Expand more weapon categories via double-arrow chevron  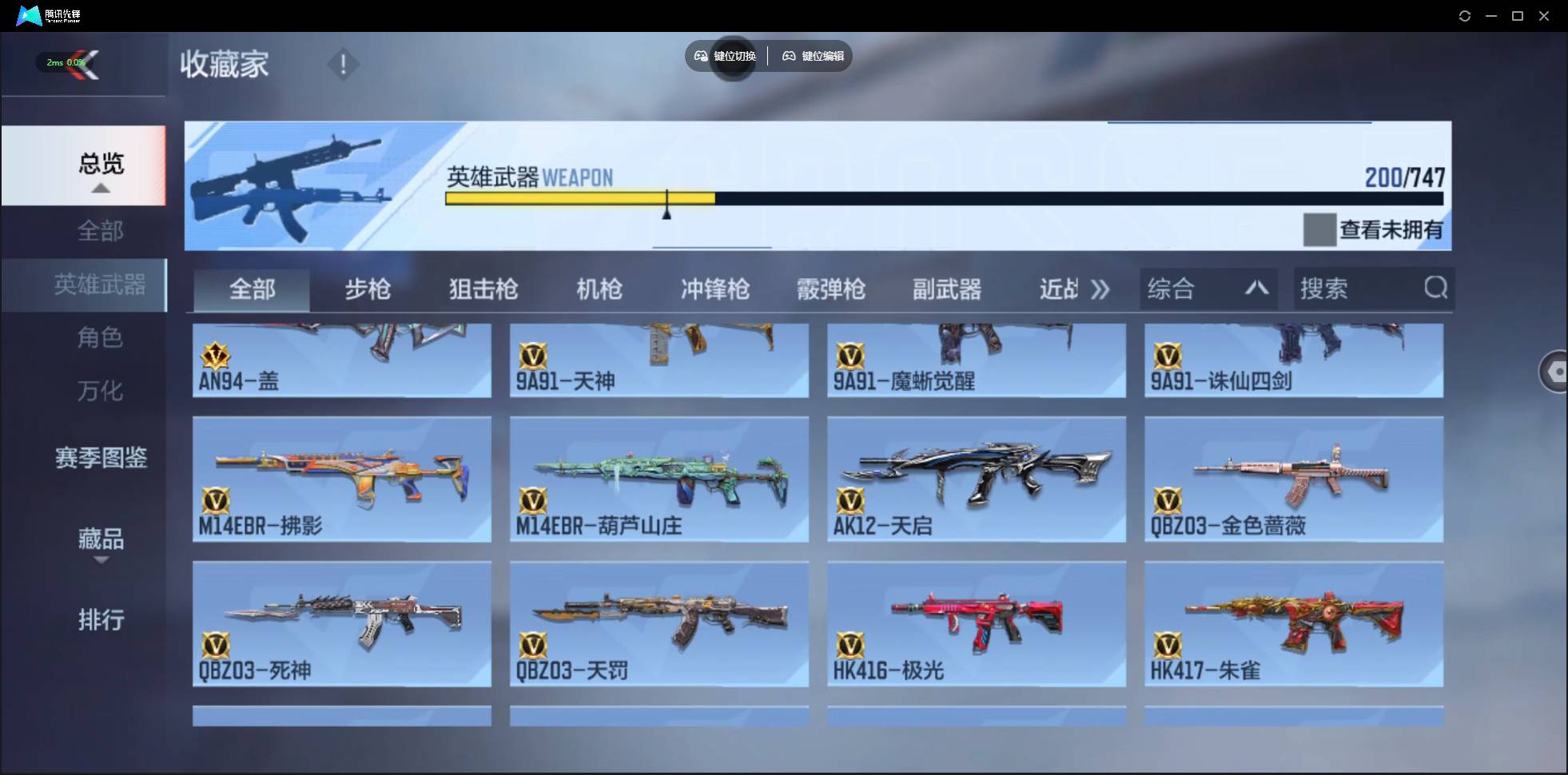tap(1101, 290)
